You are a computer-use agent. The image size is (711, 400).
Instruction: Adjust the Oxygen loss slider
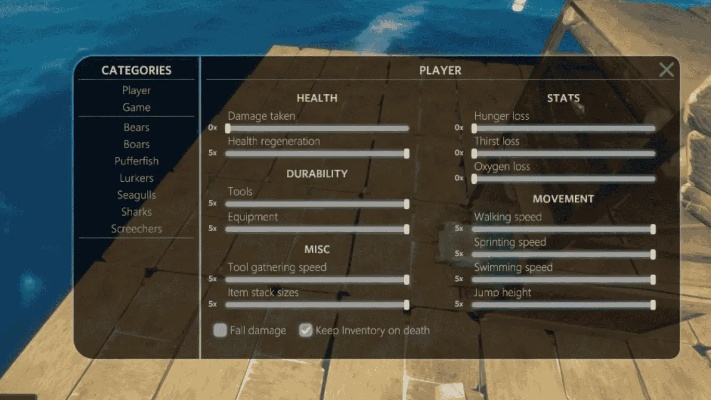pos(564,178)
